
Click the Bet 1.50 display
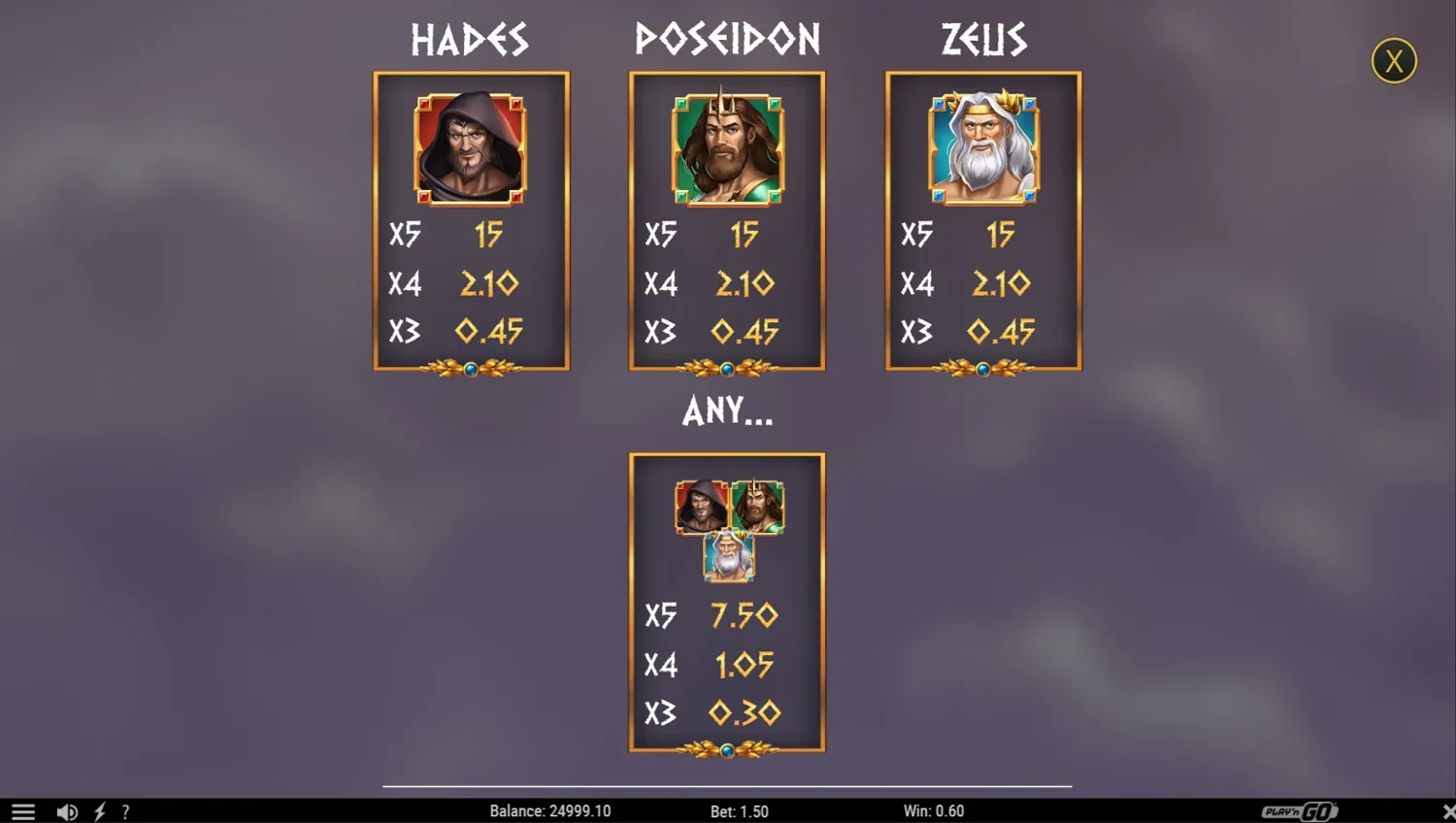[737, 811]
